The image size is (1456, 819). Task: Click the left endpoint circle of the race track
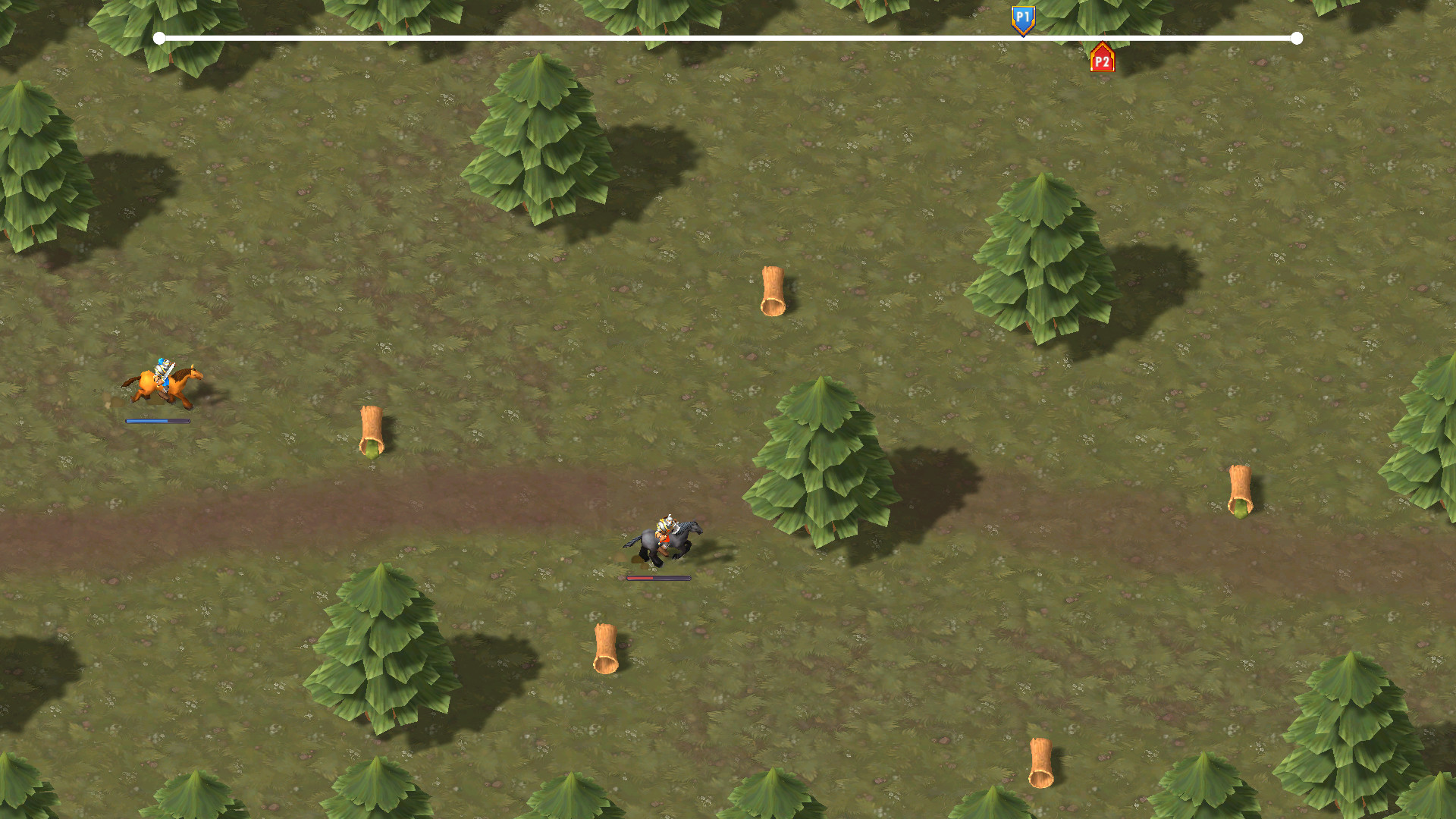(158, 37)
